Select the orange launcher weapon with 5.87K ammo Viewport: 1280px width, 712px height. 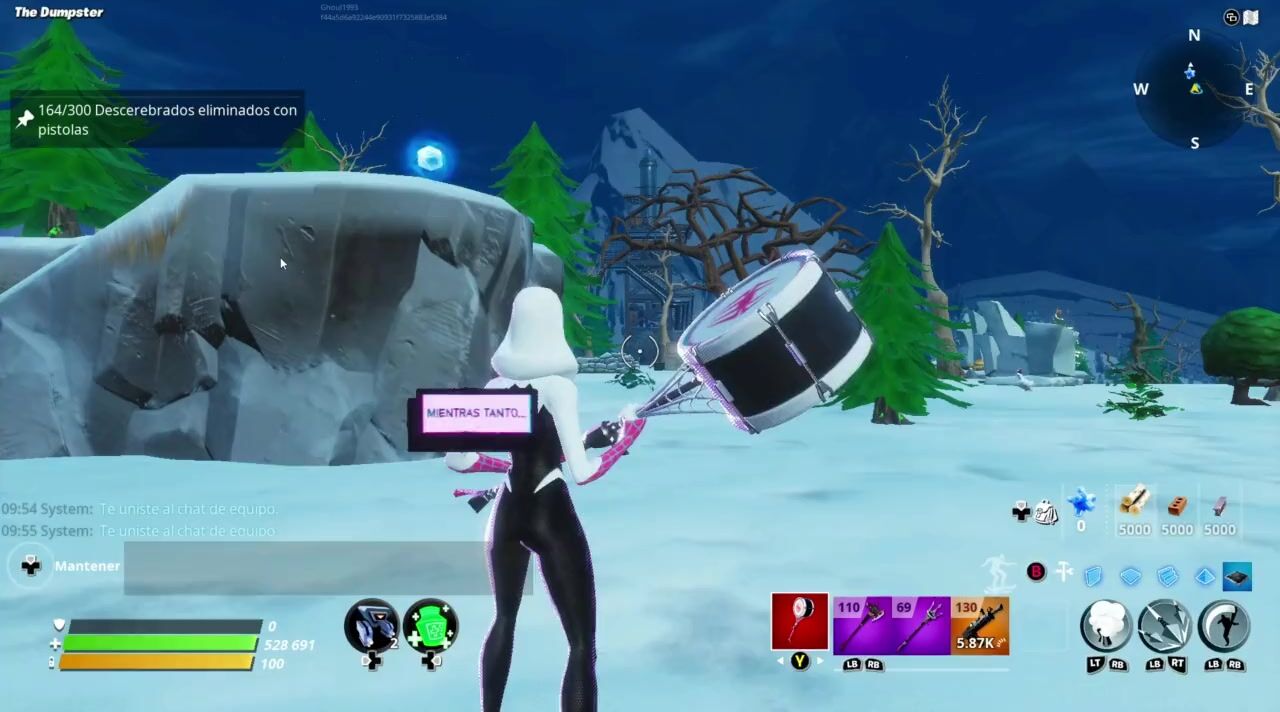click(980, 625)
